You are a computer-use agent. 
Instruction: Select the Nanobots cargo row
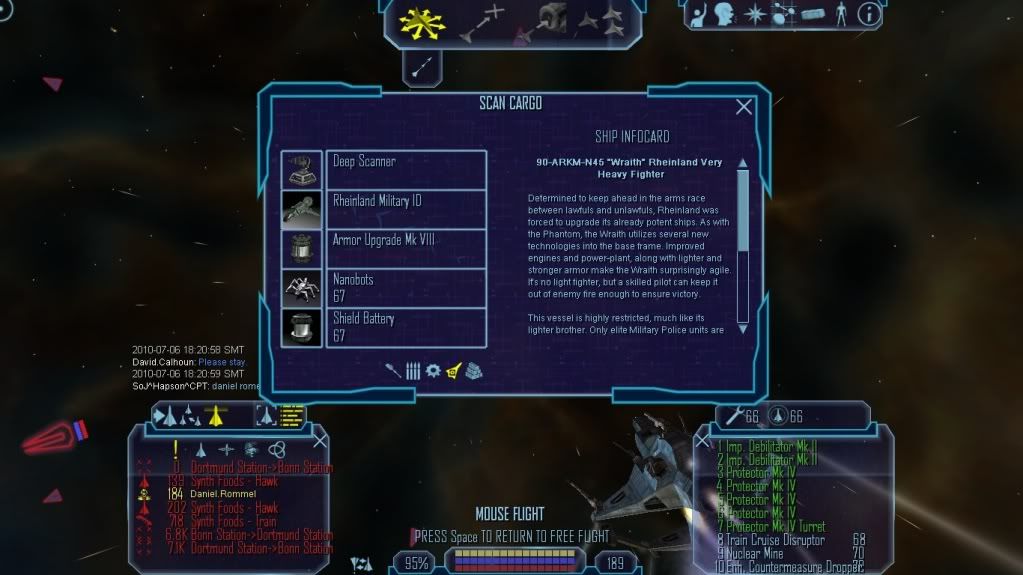(405, 287)
